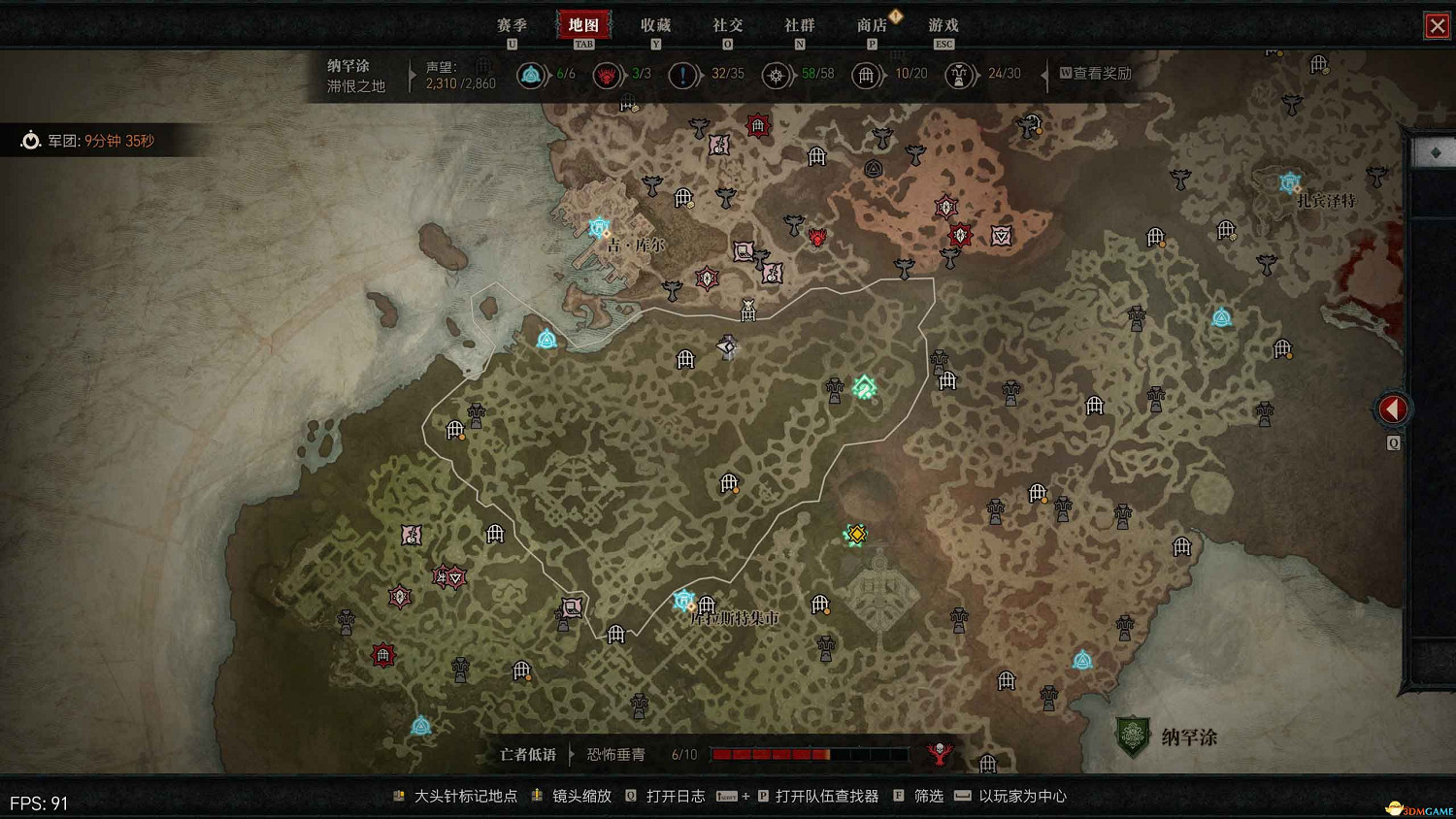Viewport: 1456px width, 819px height.
Task: Open the 社交 menu
Action: [727, 24]
